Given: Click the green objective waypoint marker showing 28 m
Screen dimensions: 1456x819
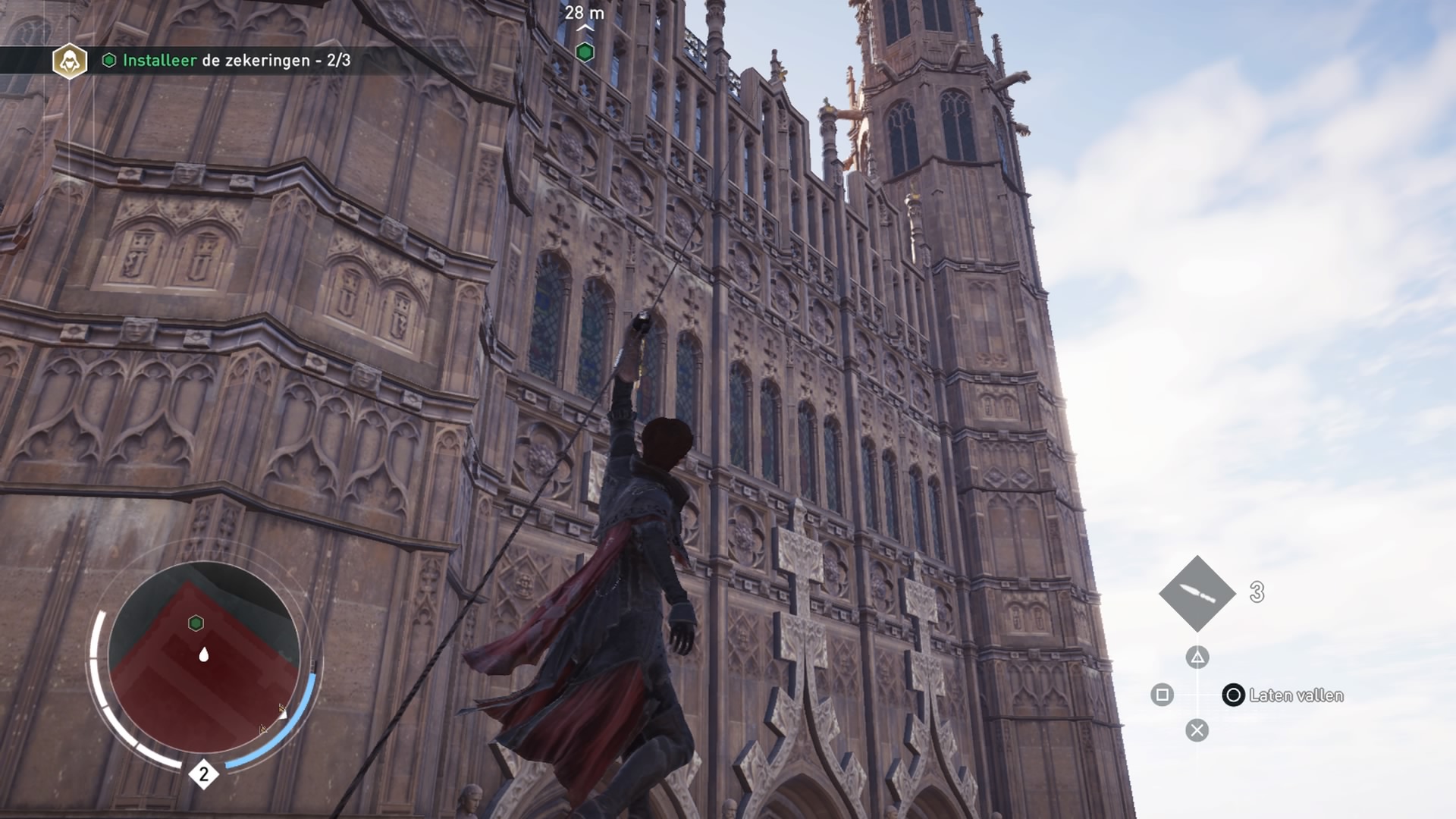Looking at the screenshot, I should coord(585,52).
